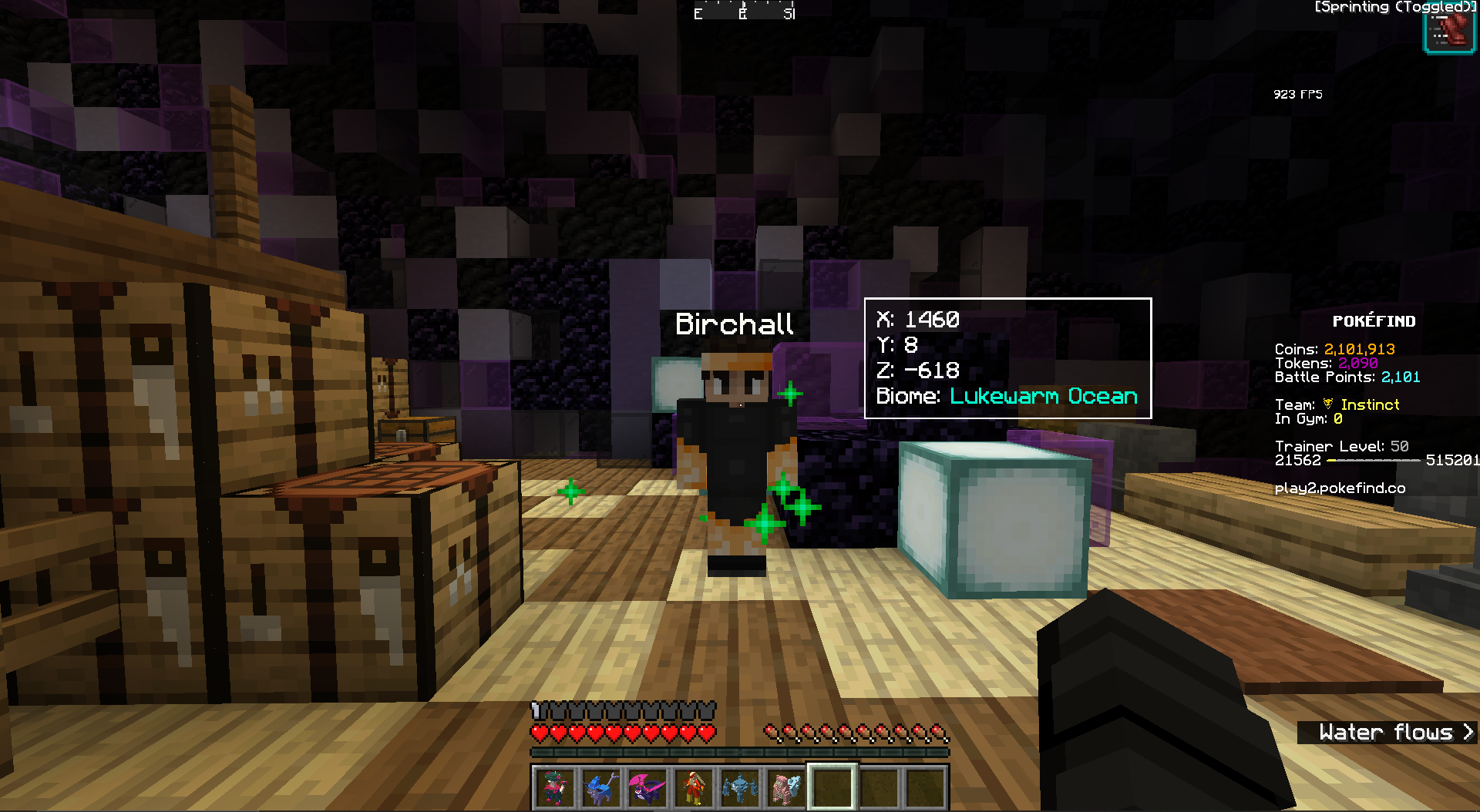
Task: Select the red fire fighter creature slot
Action: click(693, 788)
